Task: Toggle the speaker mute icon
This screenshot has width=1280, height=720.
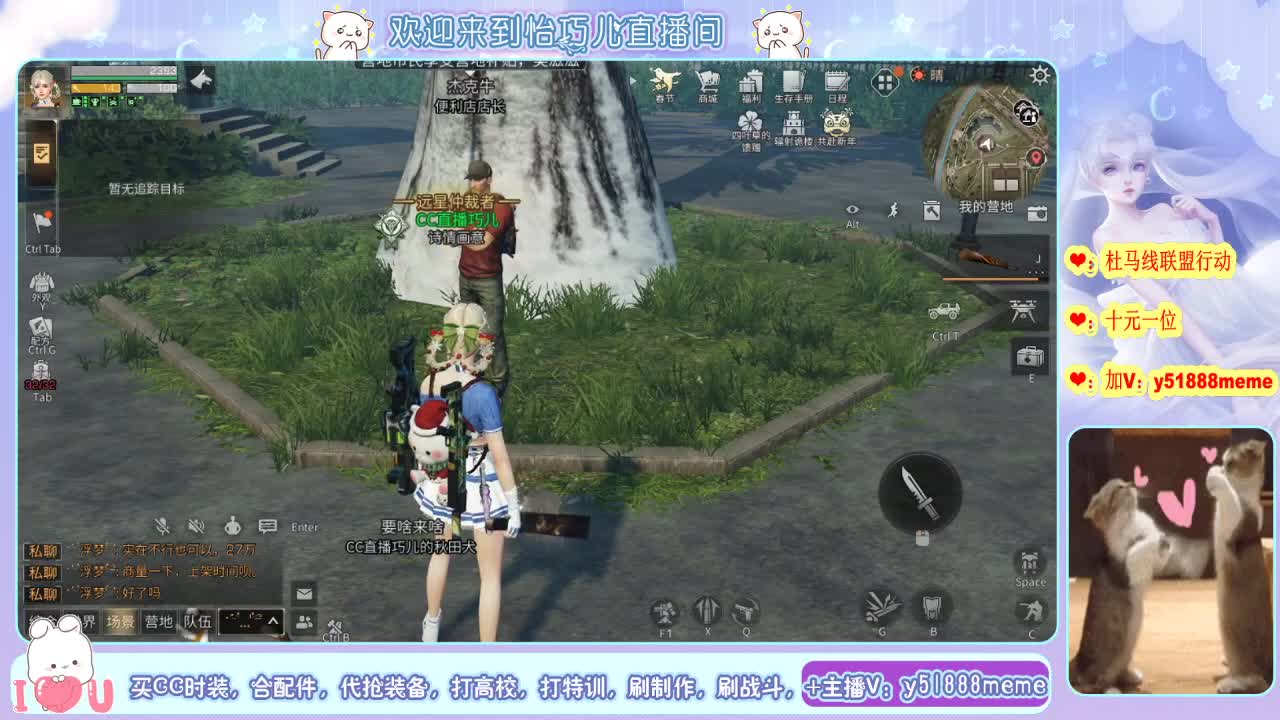Action: coord(196,526)
